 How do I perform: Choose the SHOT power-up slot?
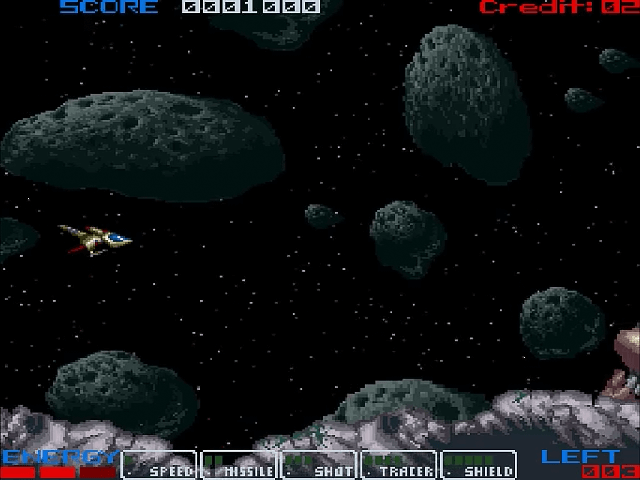(x=318, y=465)
